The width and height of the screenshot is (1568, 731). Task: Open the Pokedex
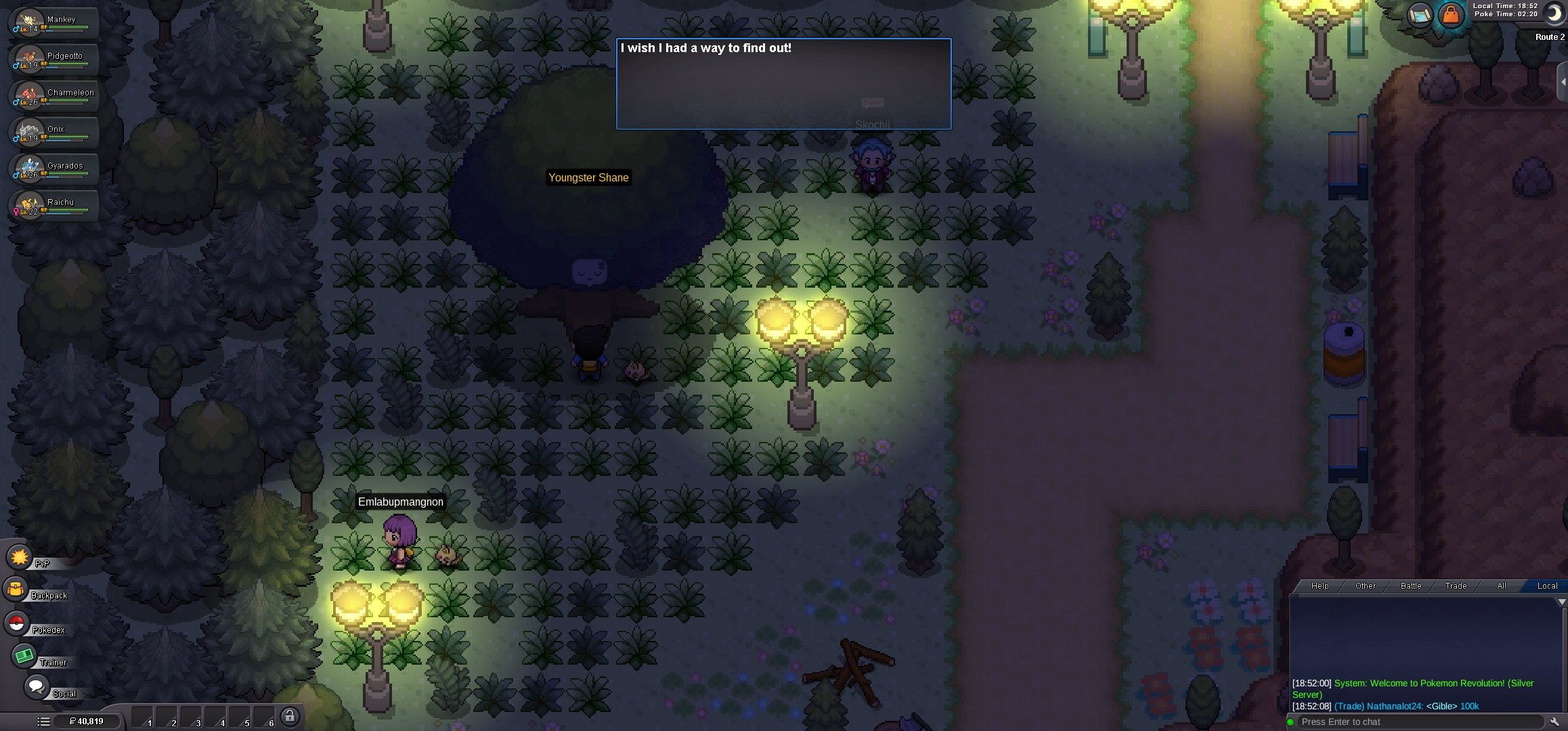[x=17, y=623]
